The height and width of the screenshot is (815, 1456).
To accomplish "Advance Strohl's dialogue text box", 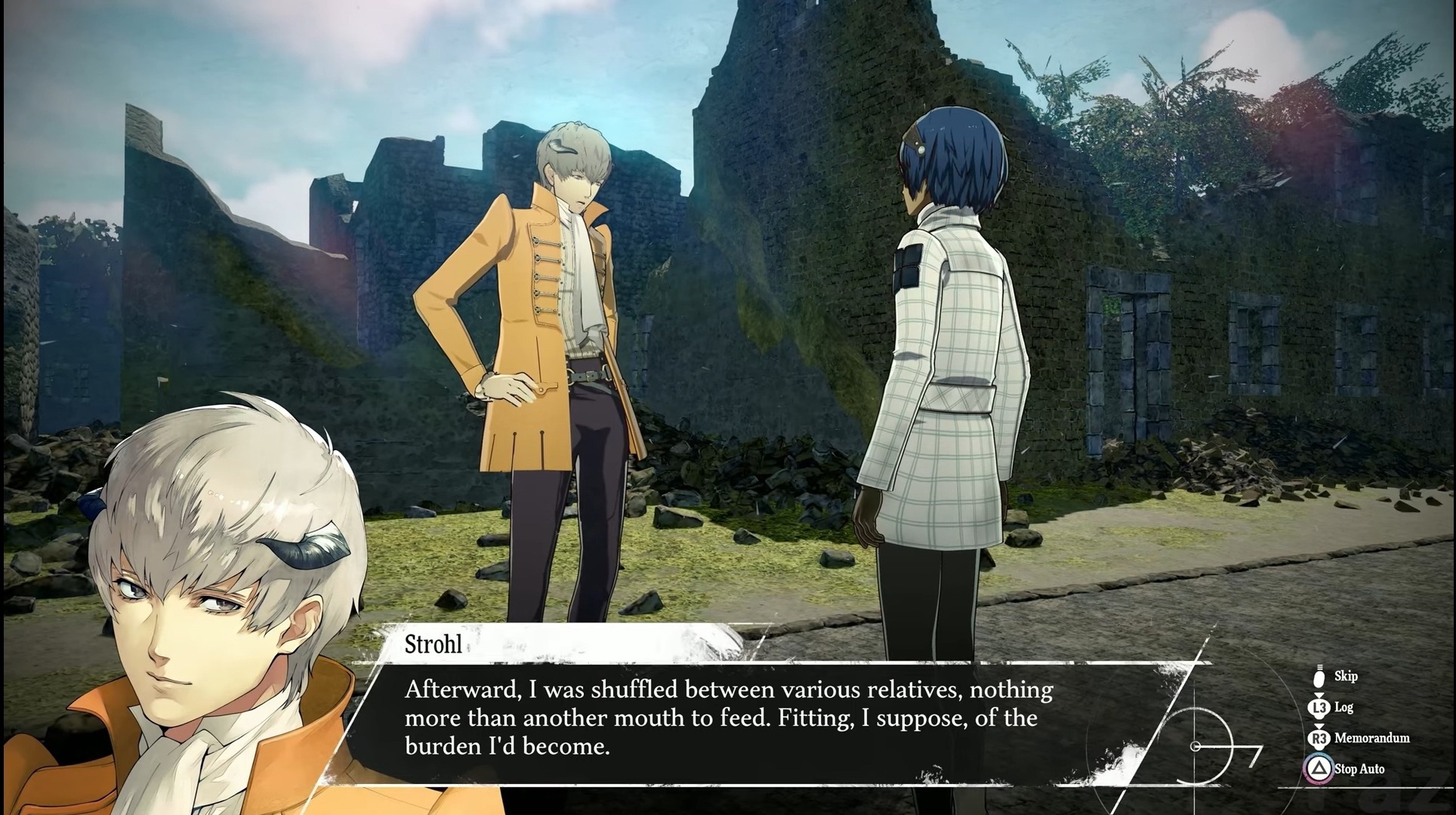I will coord(727,718).
